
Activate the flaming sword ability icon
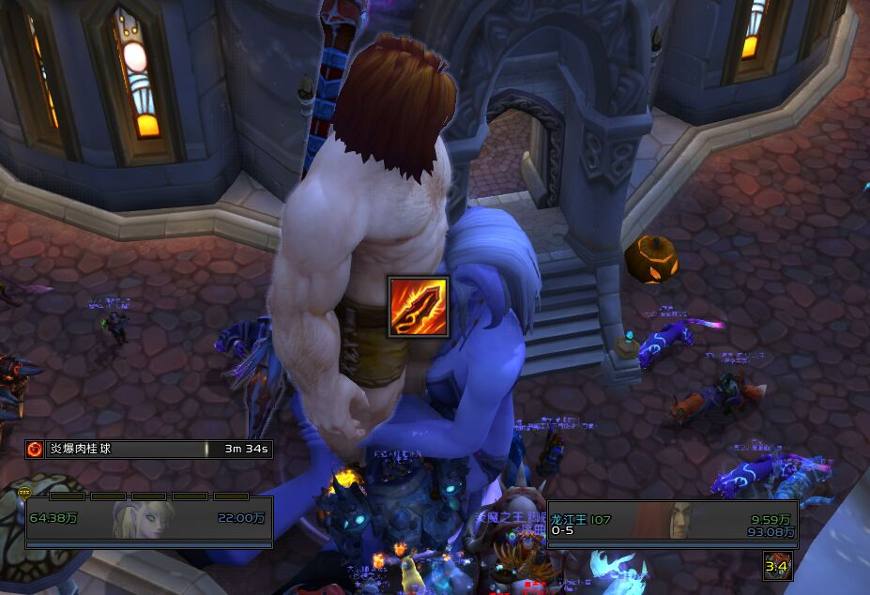tap(418, 306)
